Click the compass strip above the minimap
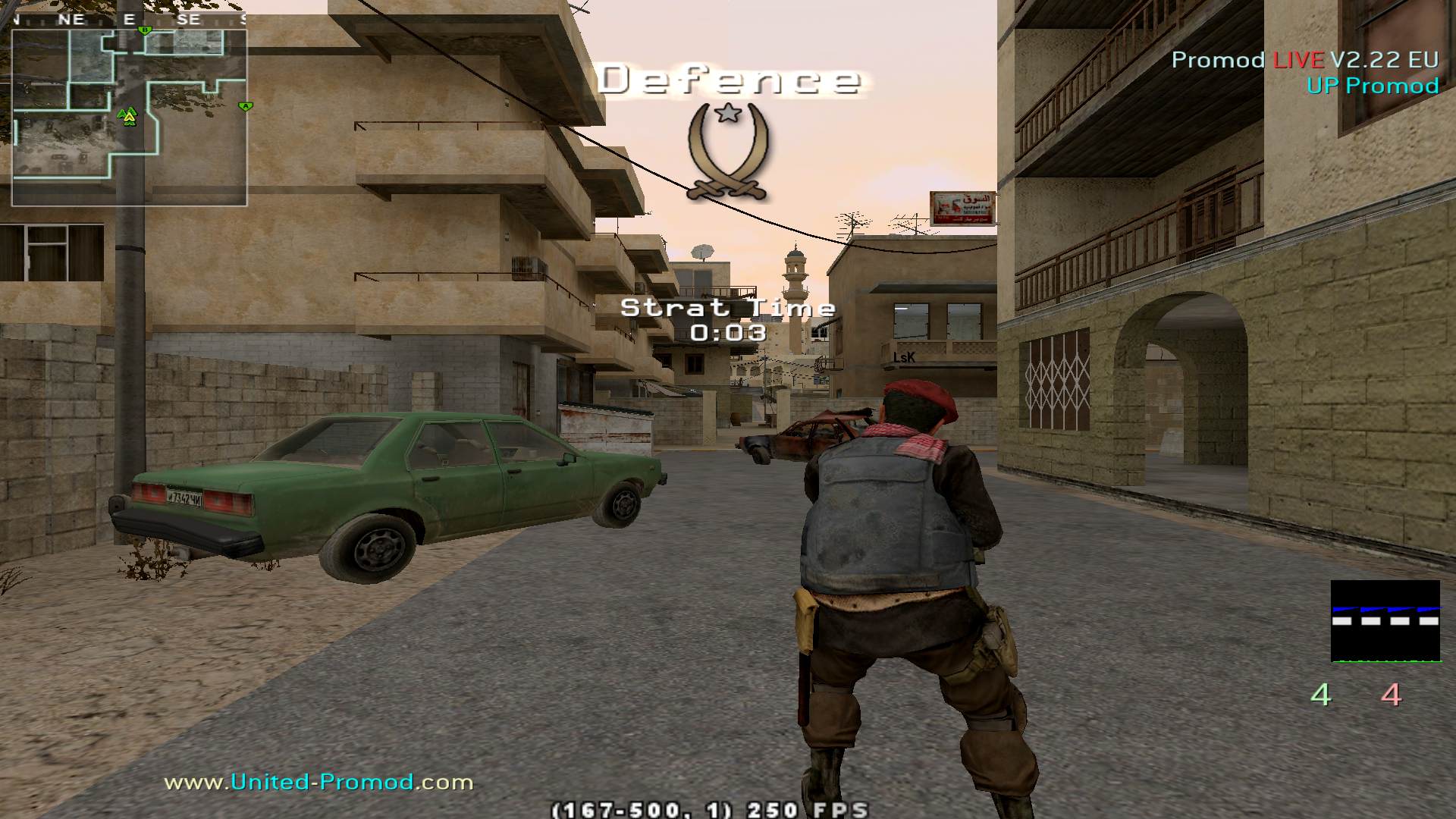Screen dimensions: 1456x819 coord(129,20)
